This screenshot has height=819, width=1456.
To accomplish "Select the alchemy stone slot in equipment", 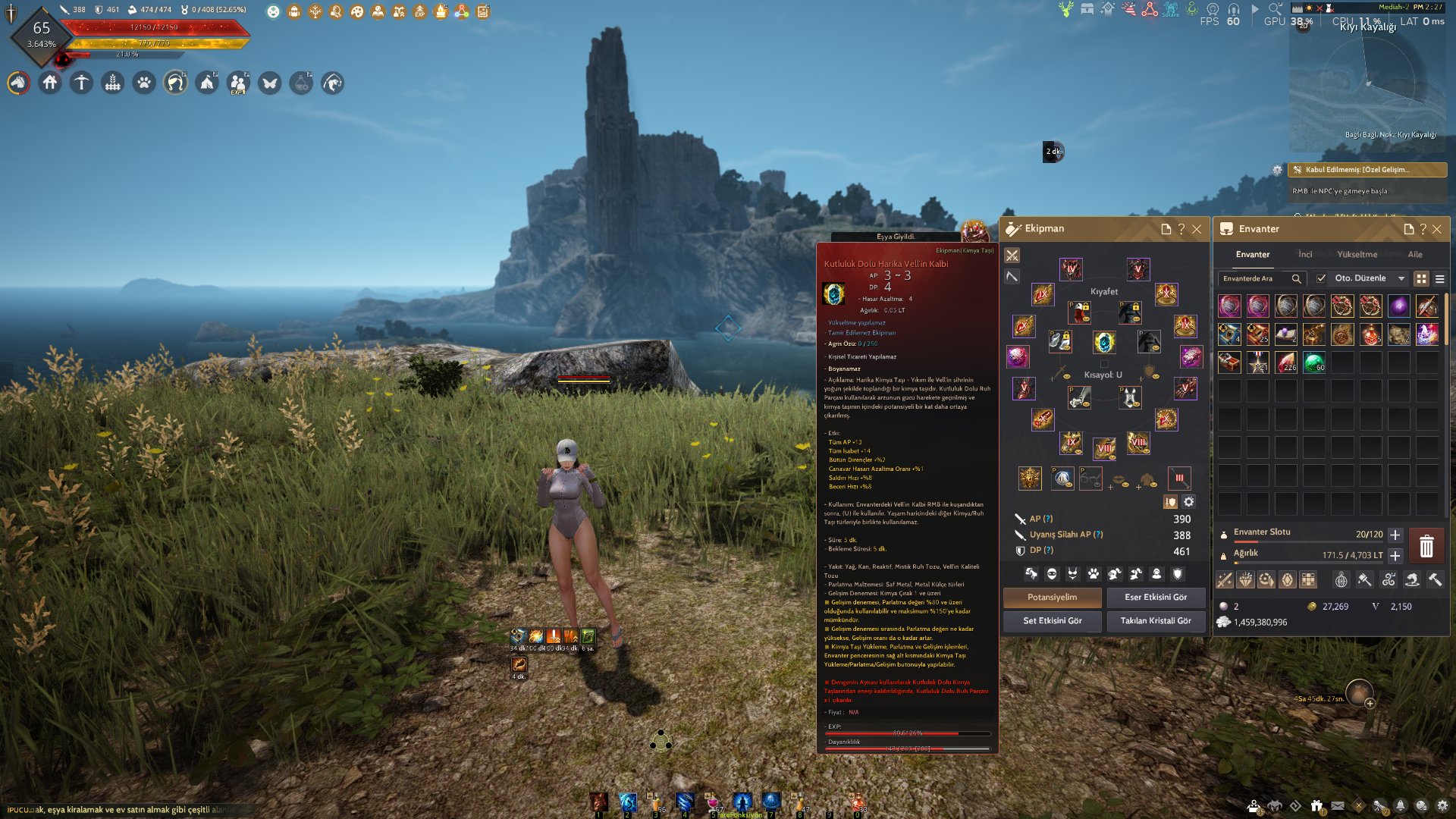I will pyautogui.click(x=1104, y=342).
